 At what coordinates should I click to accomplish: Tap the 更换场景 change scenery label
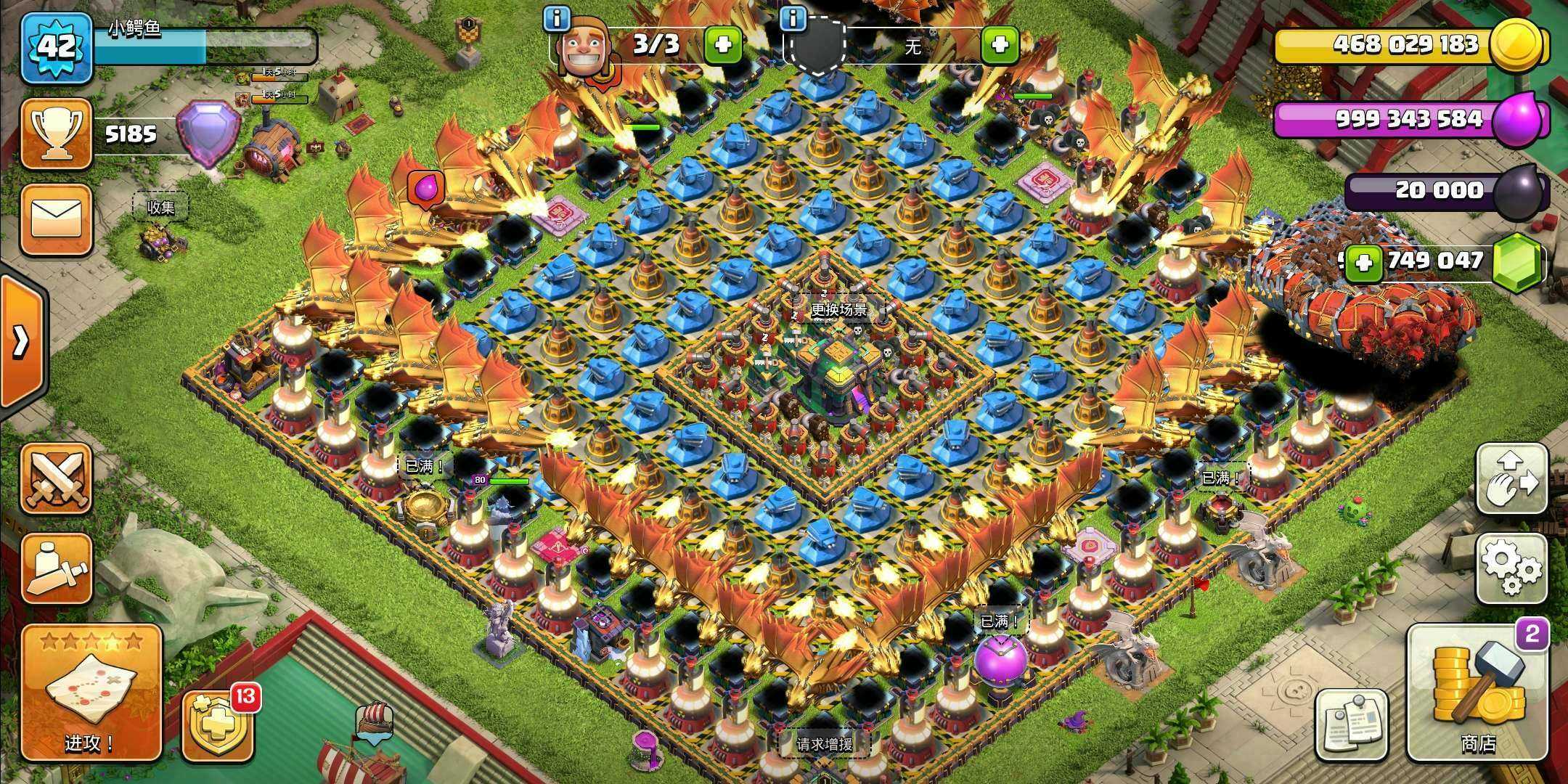pos(838,309)
